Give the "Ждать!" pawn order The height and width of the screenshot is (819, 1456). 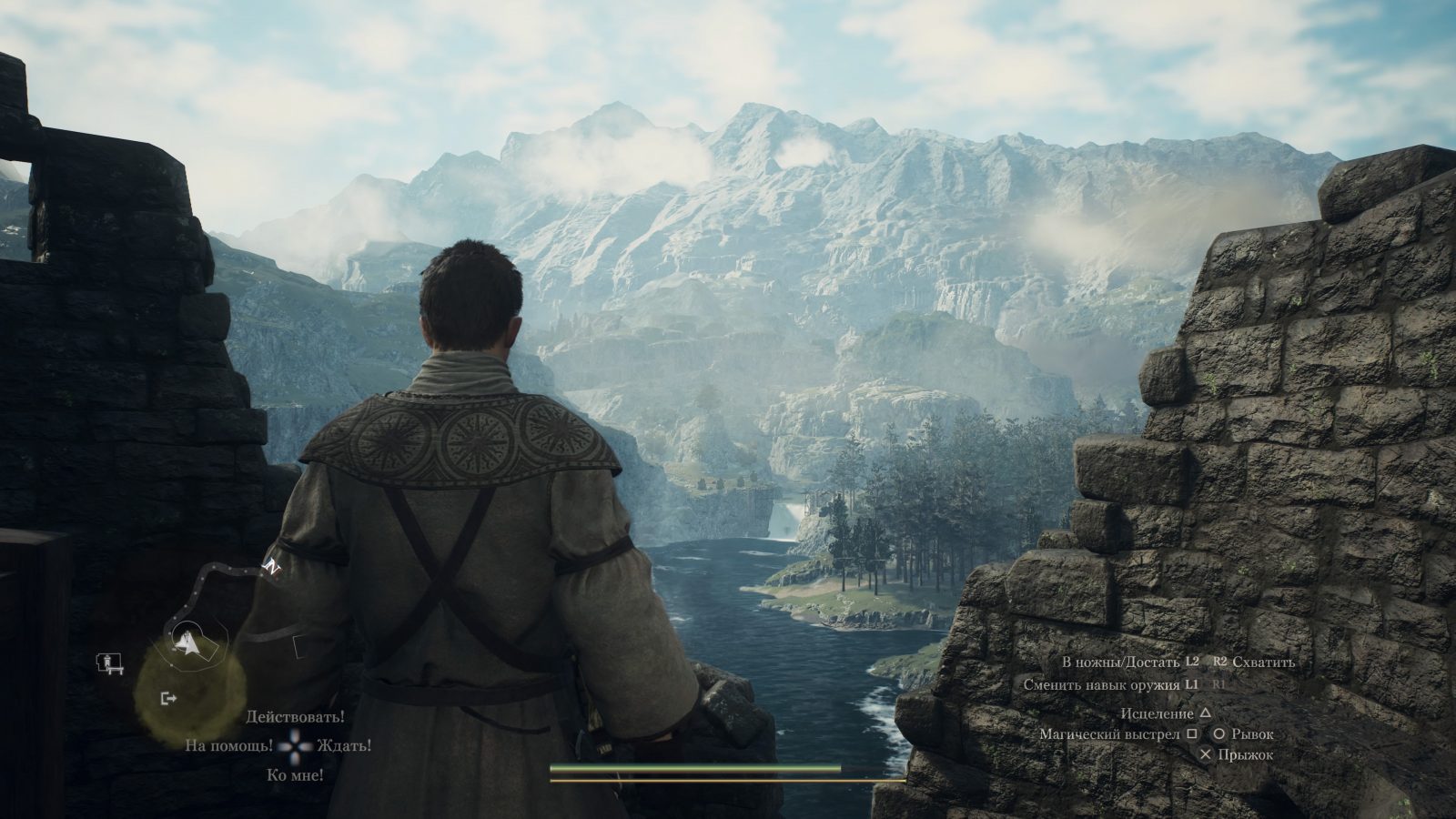pyautogui.click(x=344, y=745)
